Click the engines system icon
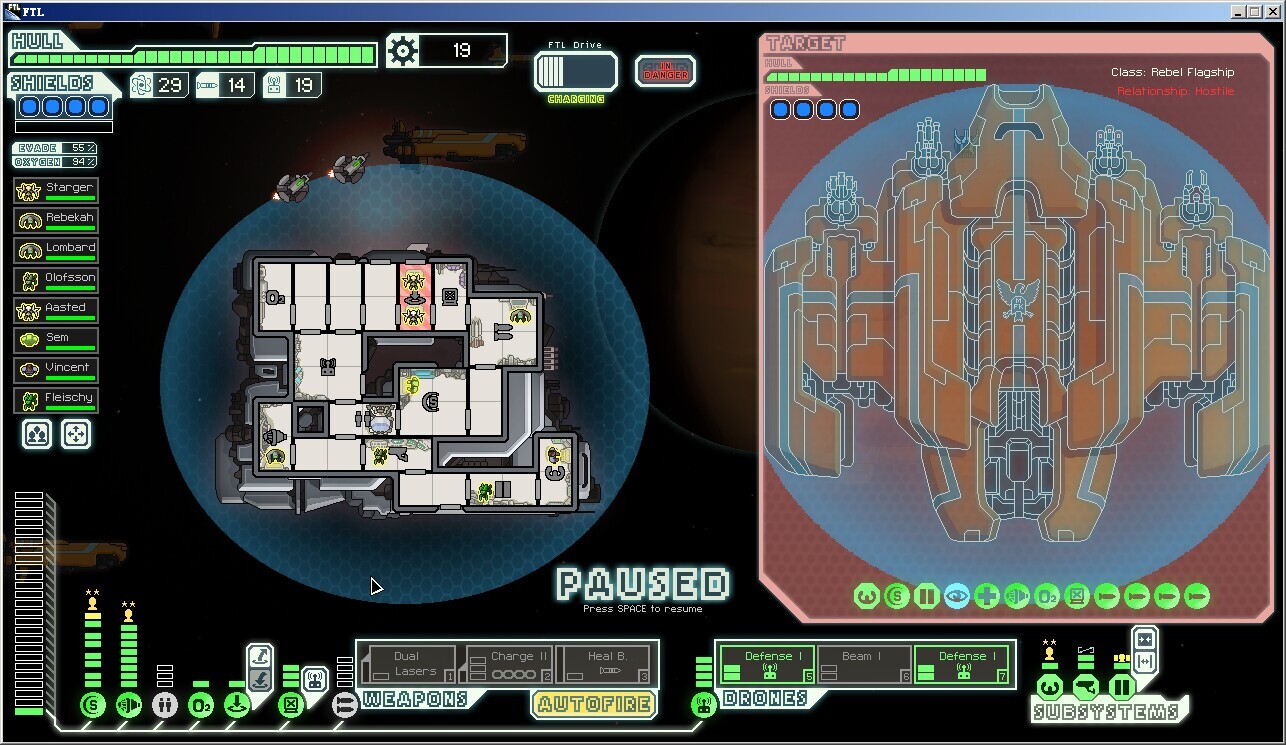Viewport: 1286px width, 745px height. pos(129,705)
